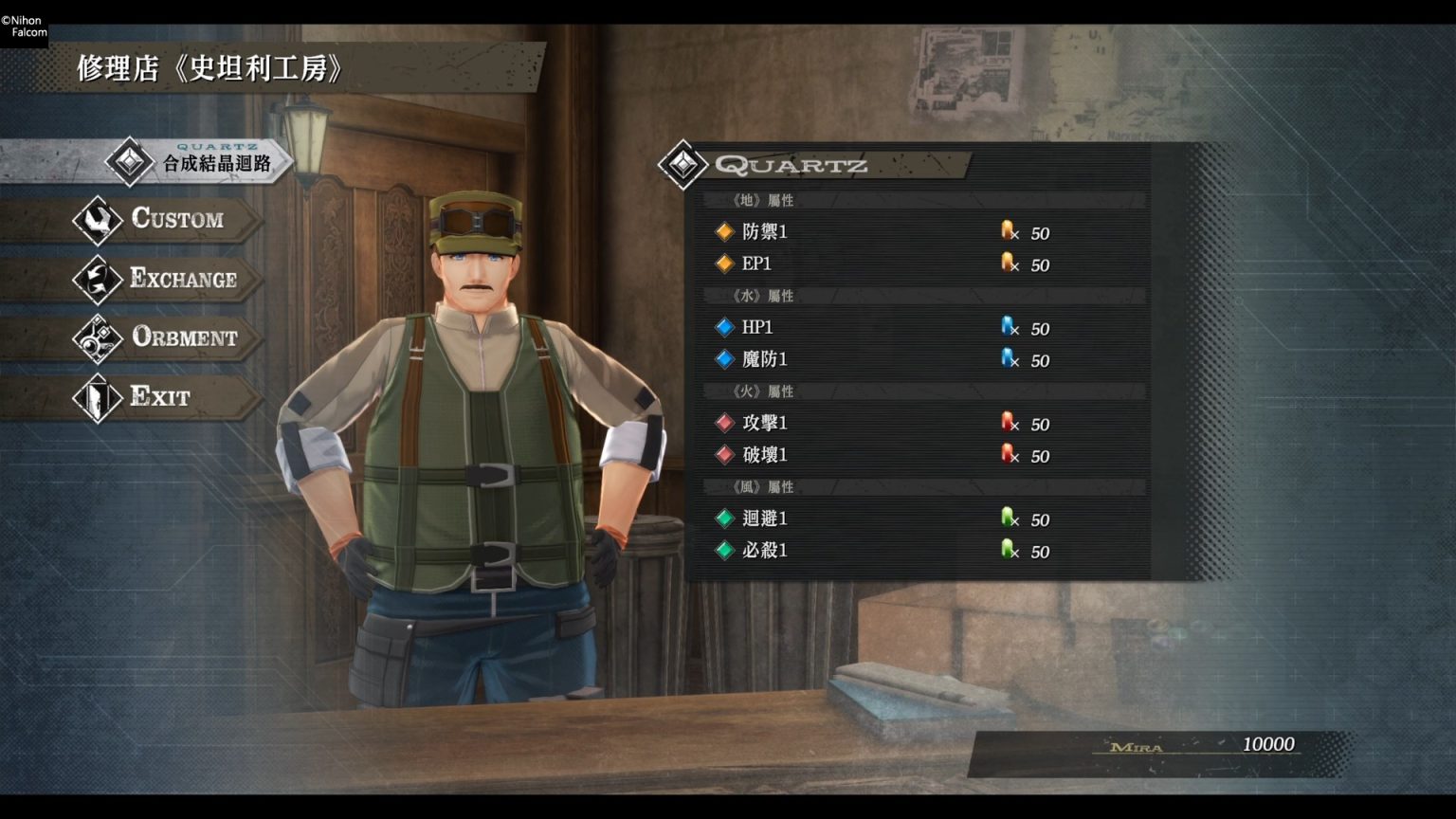The height and width of the screenshot is (819, 1456).
Task: Pick the 魔防1 quartz entry
Action: (x=882, y=360)
